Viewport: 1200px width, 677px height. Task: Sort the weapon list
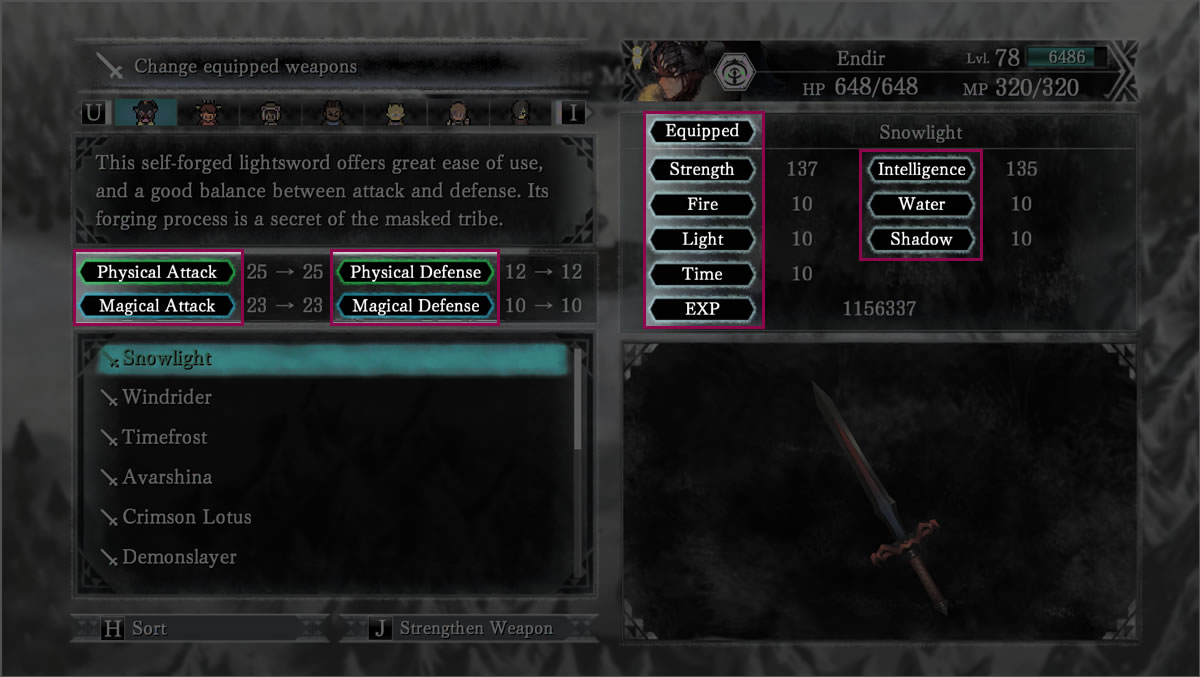tap(149, 628)
